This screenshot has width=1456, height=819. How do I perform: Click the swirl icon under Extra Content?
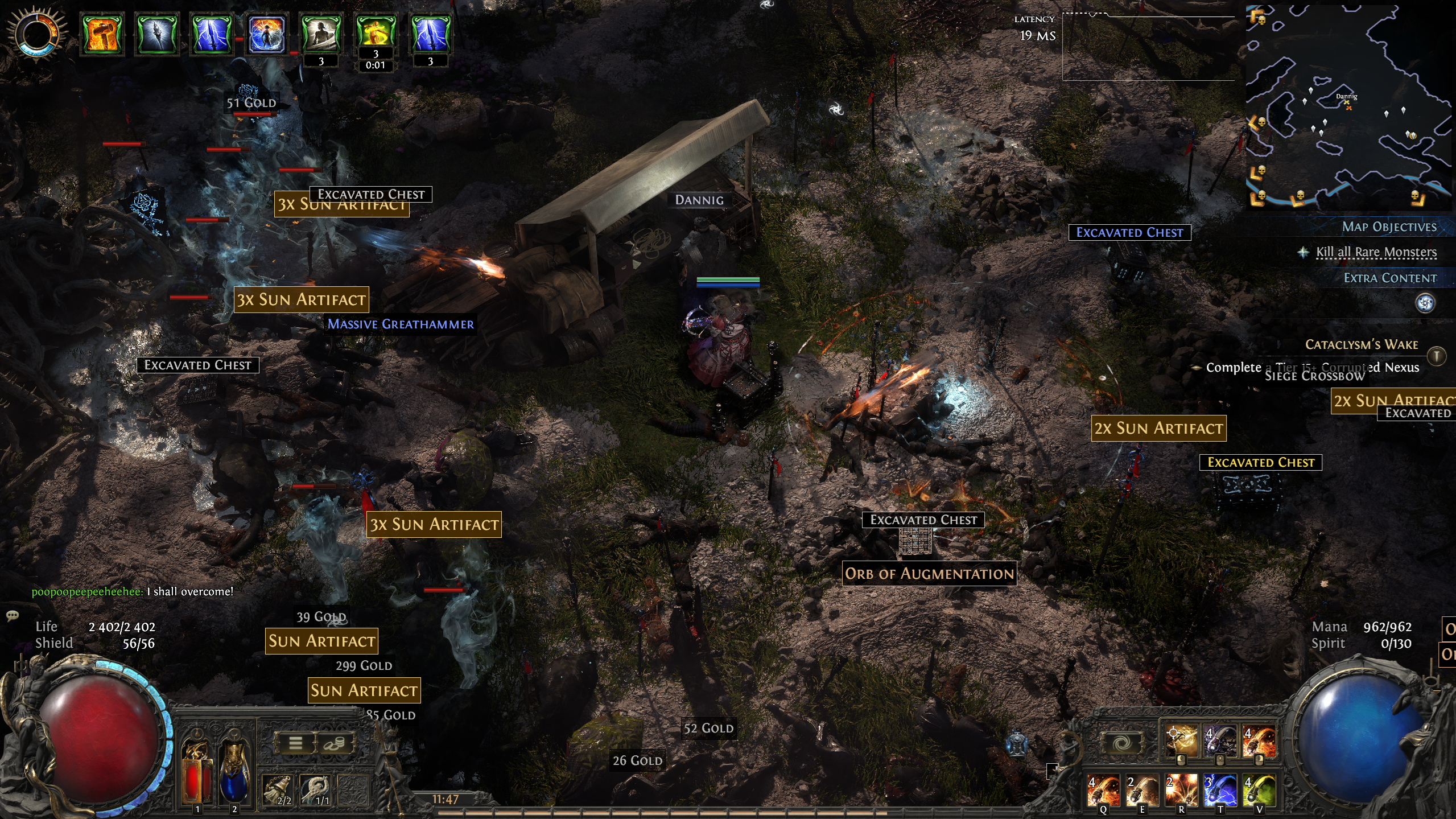point(1425,303)
